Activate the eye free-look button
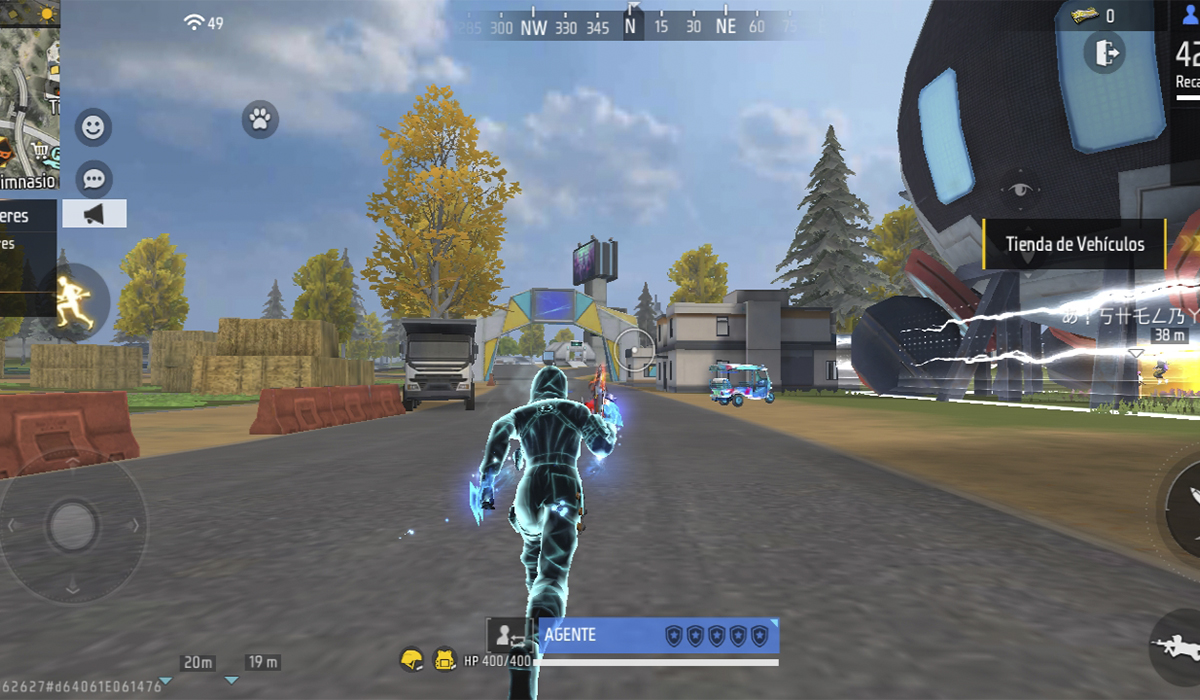Image resolution: width=1200 pixels, height=700 pixels. tap(1020, 188)
